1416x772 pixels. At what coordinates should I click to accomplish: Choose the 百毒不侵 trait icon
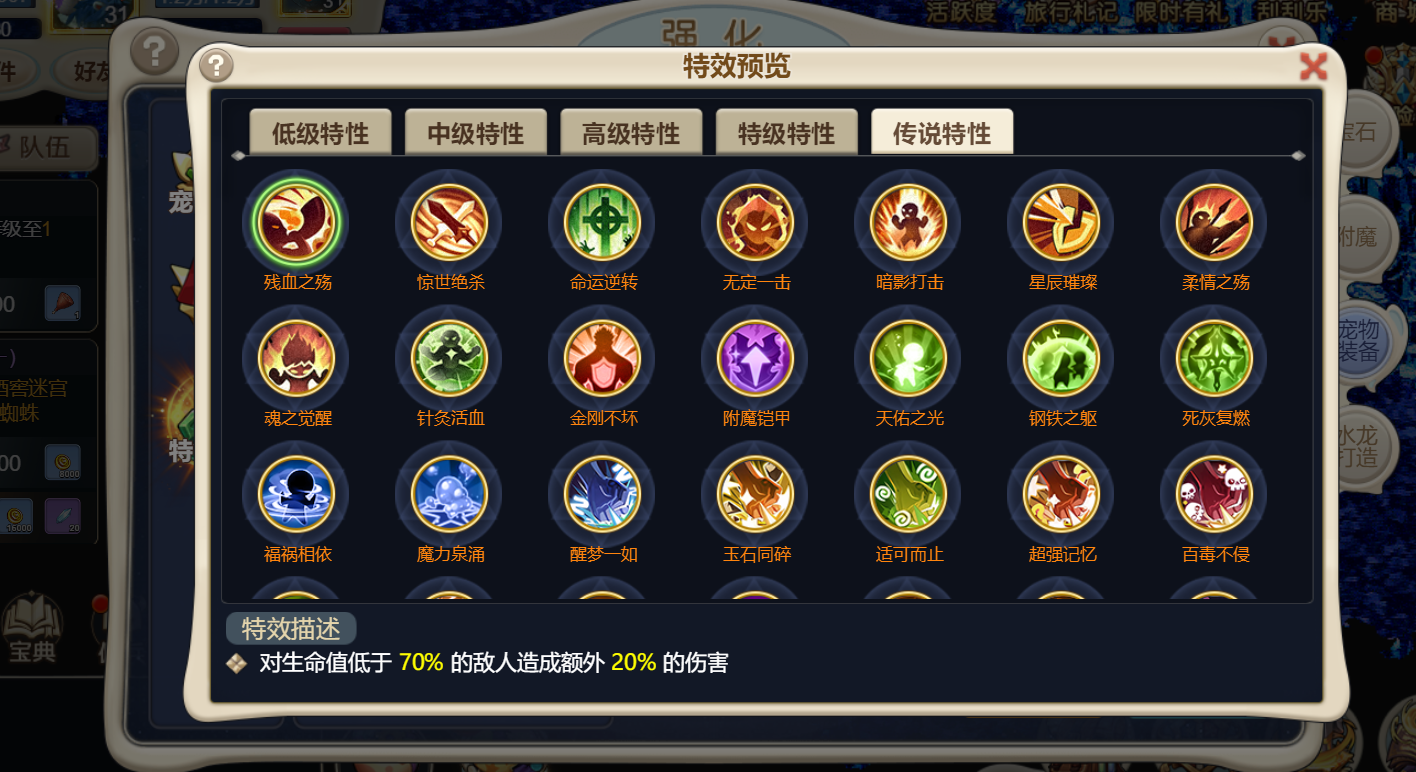point(1215,495)
